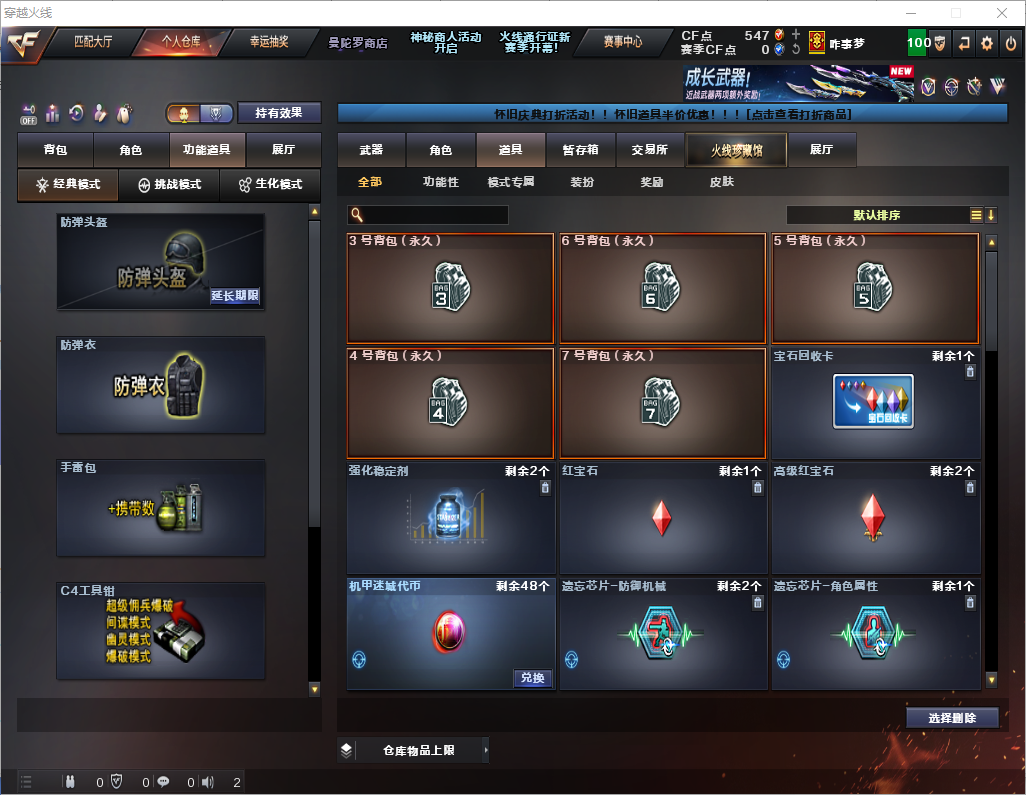Go to the 幸运抽奖 lucky draw page
The image size is (1026, 795).
pos(268,42)
